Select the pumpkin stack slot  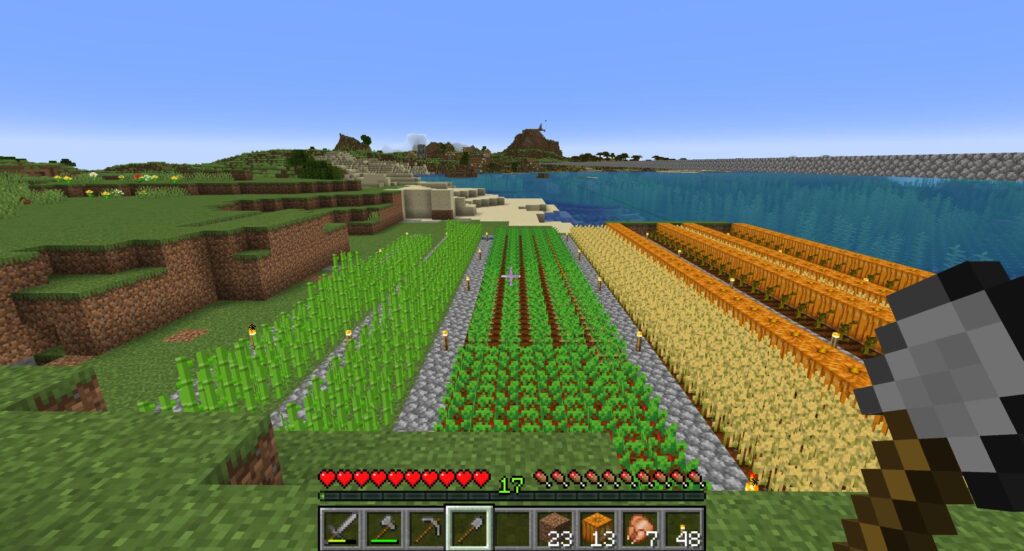tap(598, 528)
